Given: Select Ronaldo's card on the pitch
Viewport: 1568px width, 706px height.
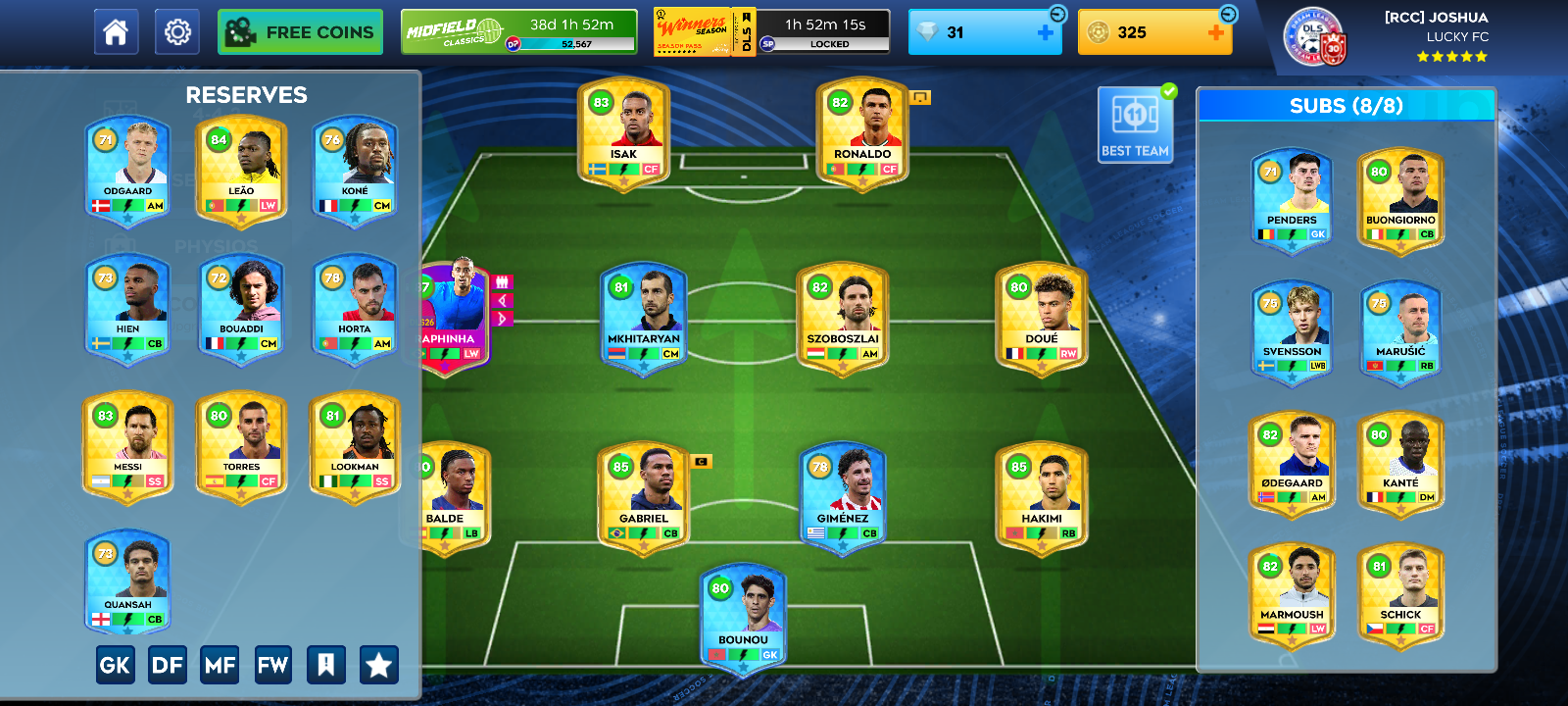Looking at the screenshot, I should (862, 134).
